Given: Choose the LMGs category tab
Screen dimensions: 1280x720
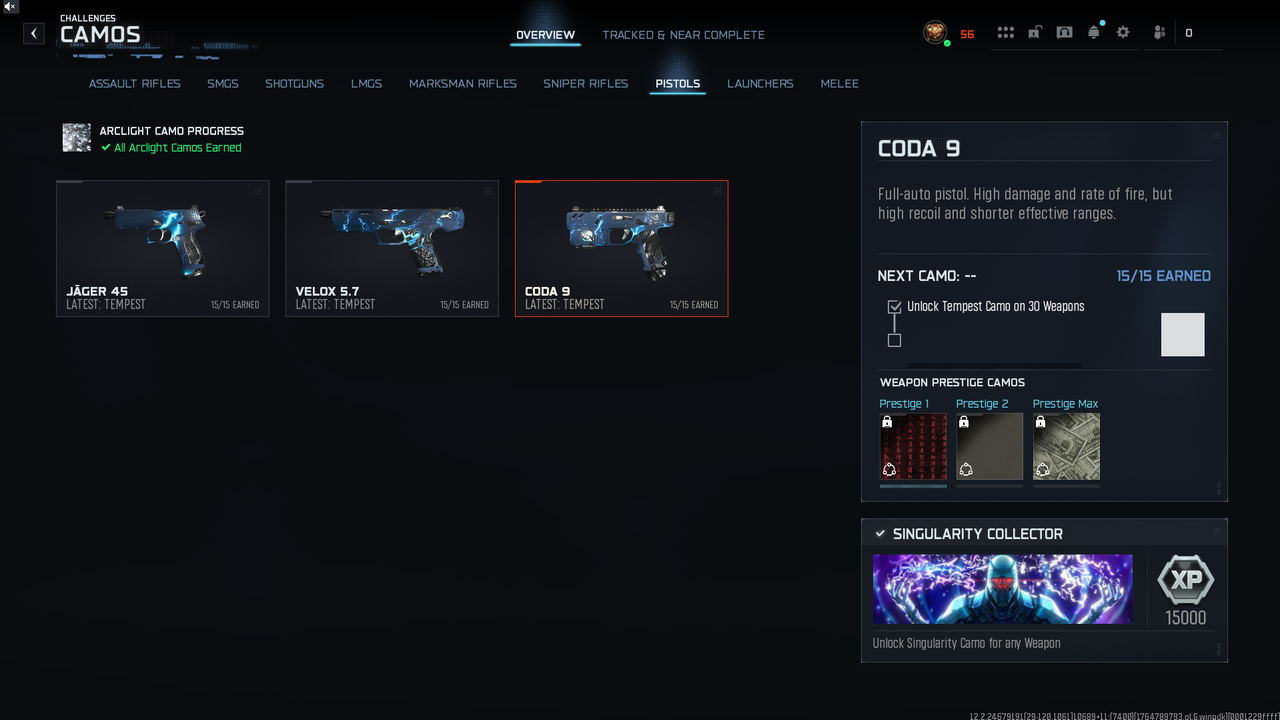Looking at the screenshot, I should (366, 84).
